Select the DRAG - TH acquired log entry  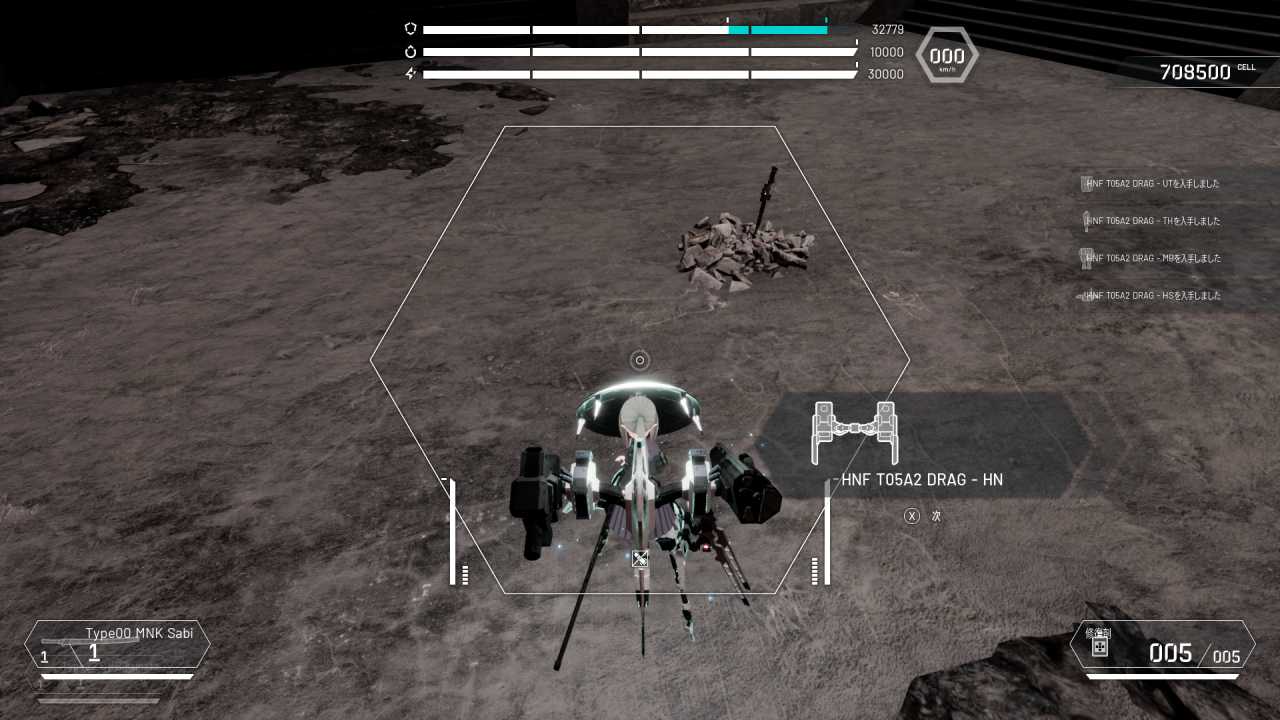(1155, 221)
